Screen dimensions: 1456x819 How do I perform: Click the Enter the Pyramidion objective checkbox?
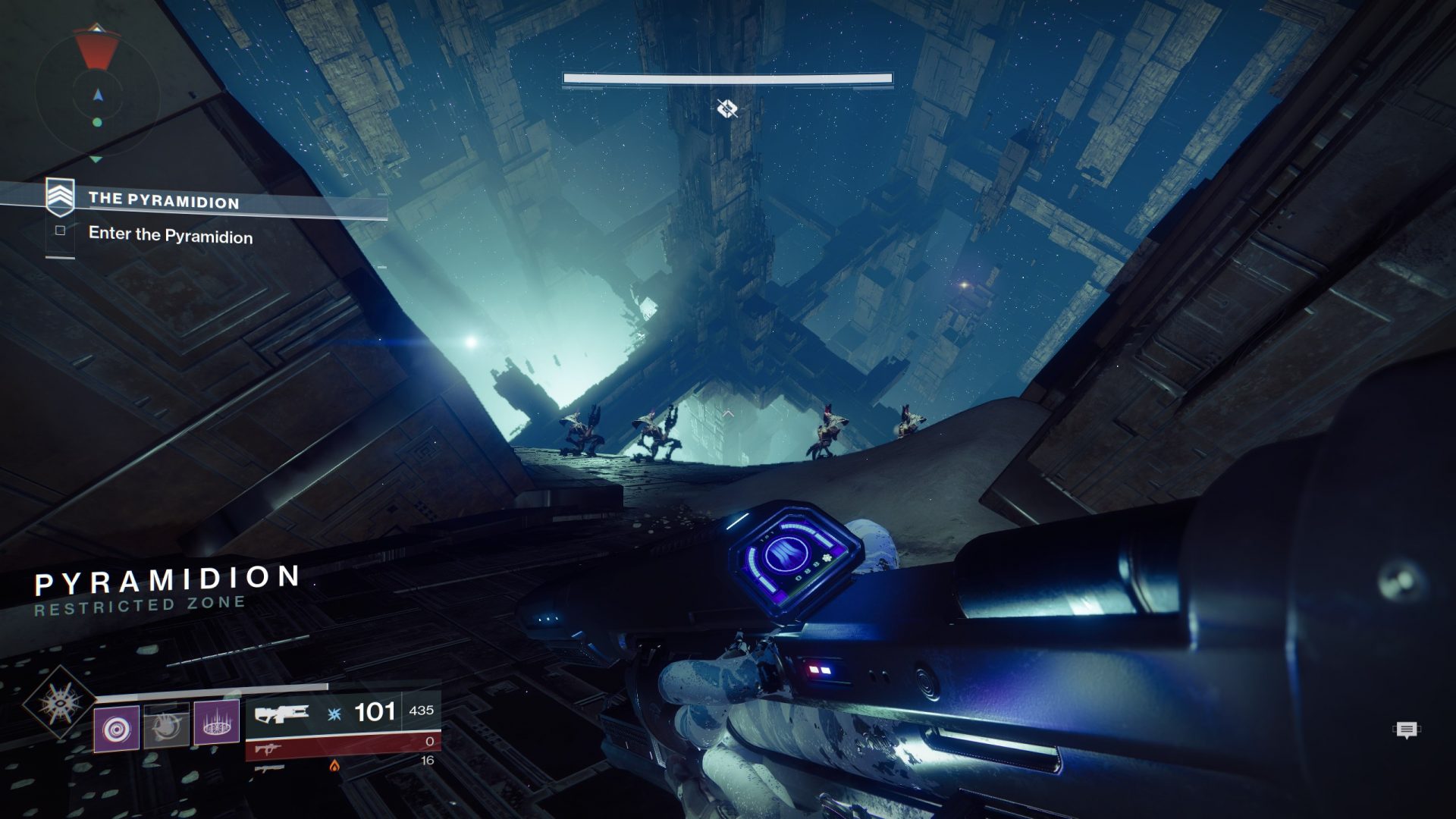[61, 231]
